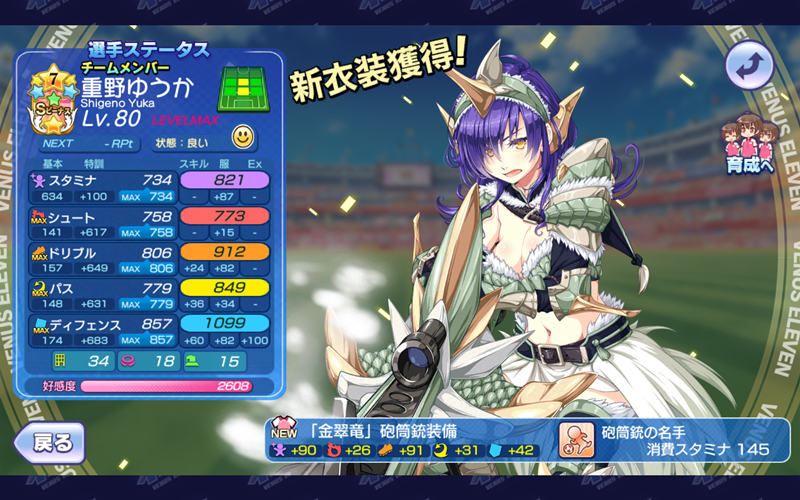Select the スタミナ stat row
Image resolution: width=800 pixels, height=500 pixels.
150,187
